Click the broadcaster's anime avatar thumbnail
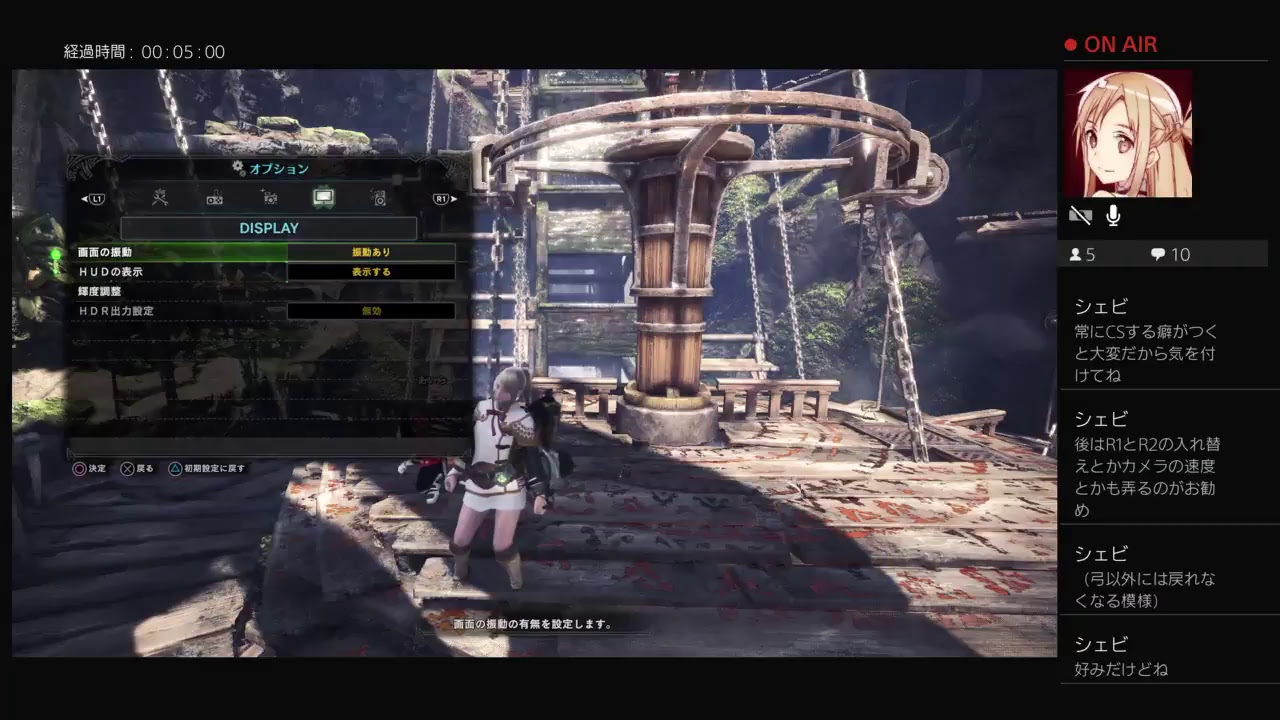The image size is (1280, 720). click(x=1128, y=133)
